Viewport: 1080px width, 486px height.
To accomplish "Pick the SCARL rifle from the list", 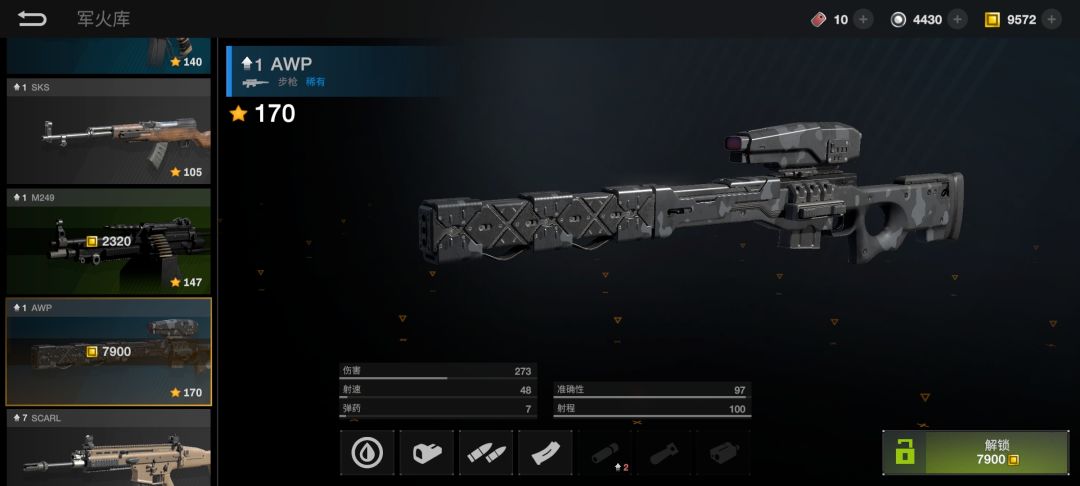I will tap(108, 448).
